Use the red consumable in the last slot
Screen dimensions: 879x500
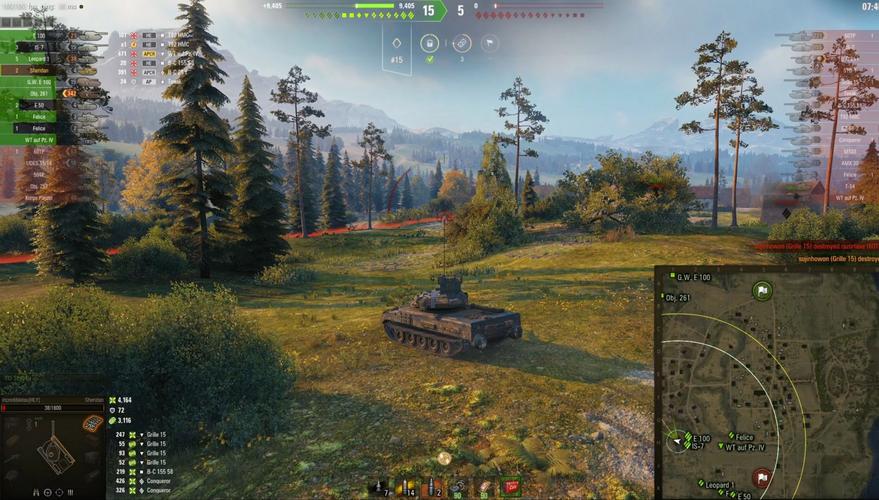tap(511, 486)
